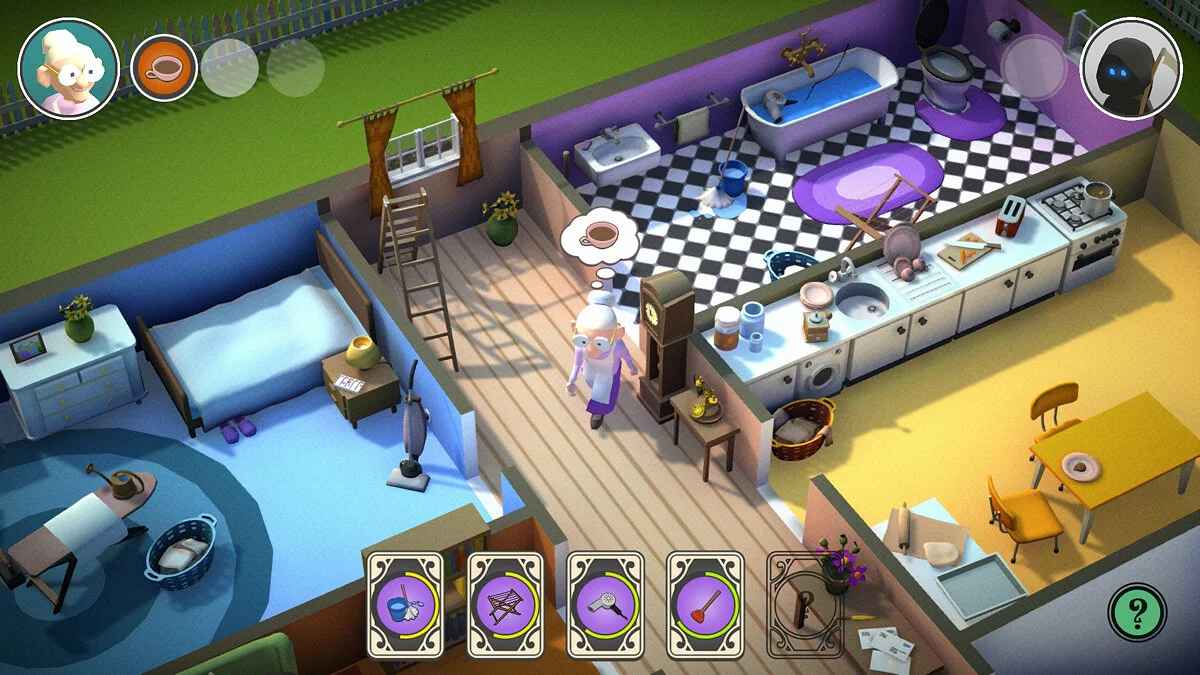Viewport: 1200px width, 675px height.
Task: Click the empty key card slot
Action: (x=804, y=604)
